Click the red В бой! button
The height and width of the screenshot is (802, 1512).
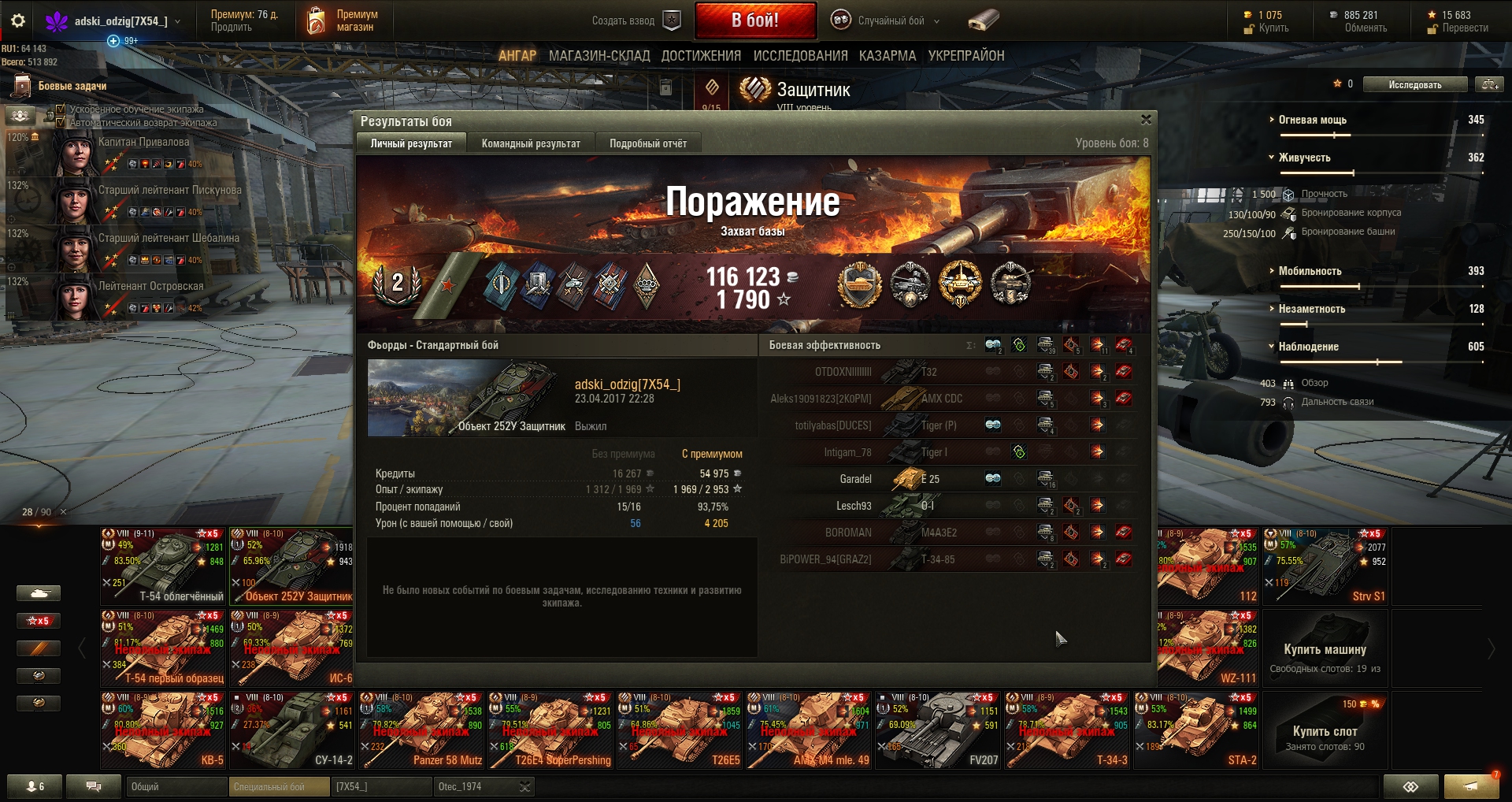click(x=754, y=20)
